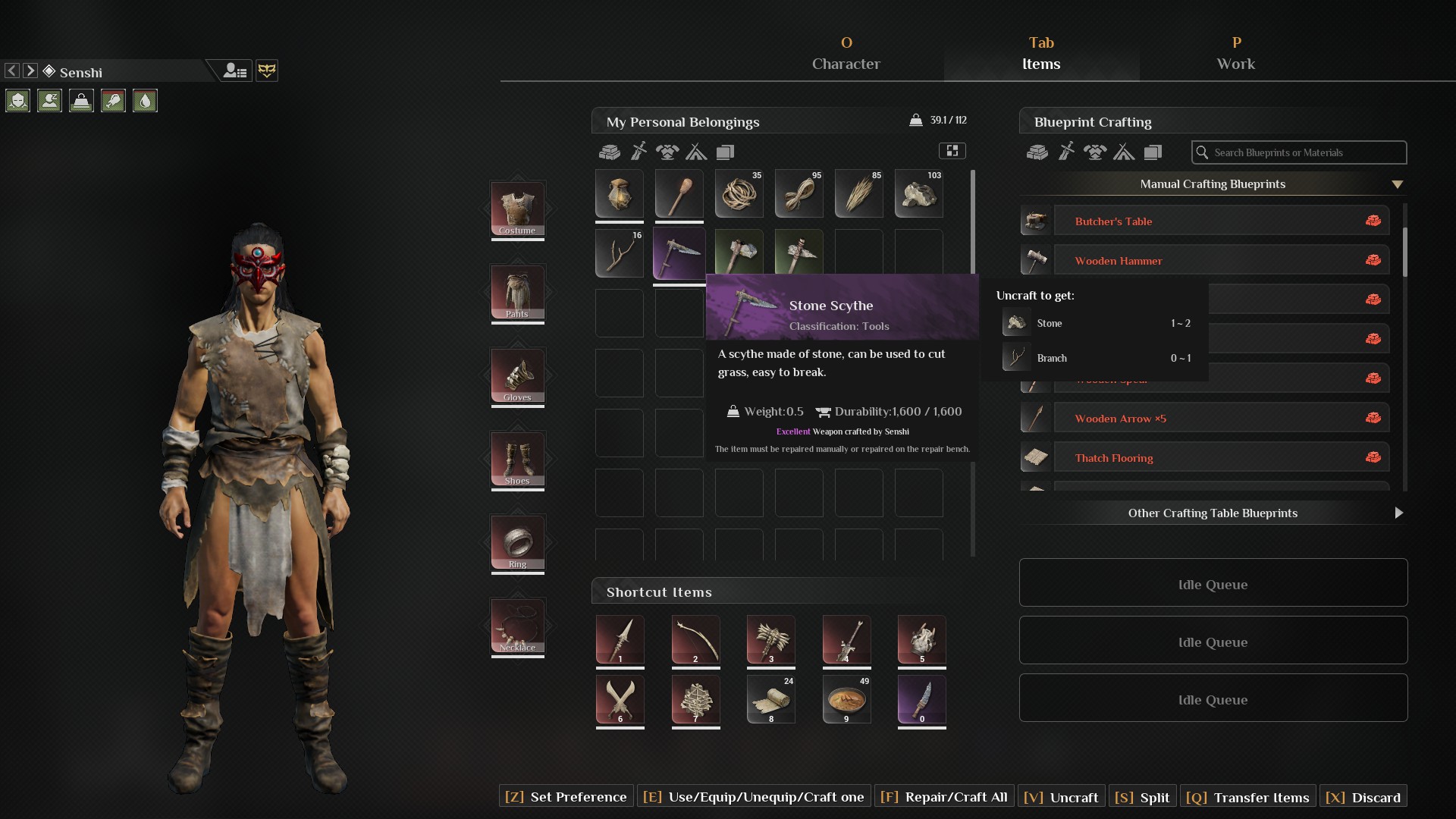Expand Other Crafting Table Blueprints
Image resolution: width=1456 pixels, height=819 pixels.
pos(1213,513)
